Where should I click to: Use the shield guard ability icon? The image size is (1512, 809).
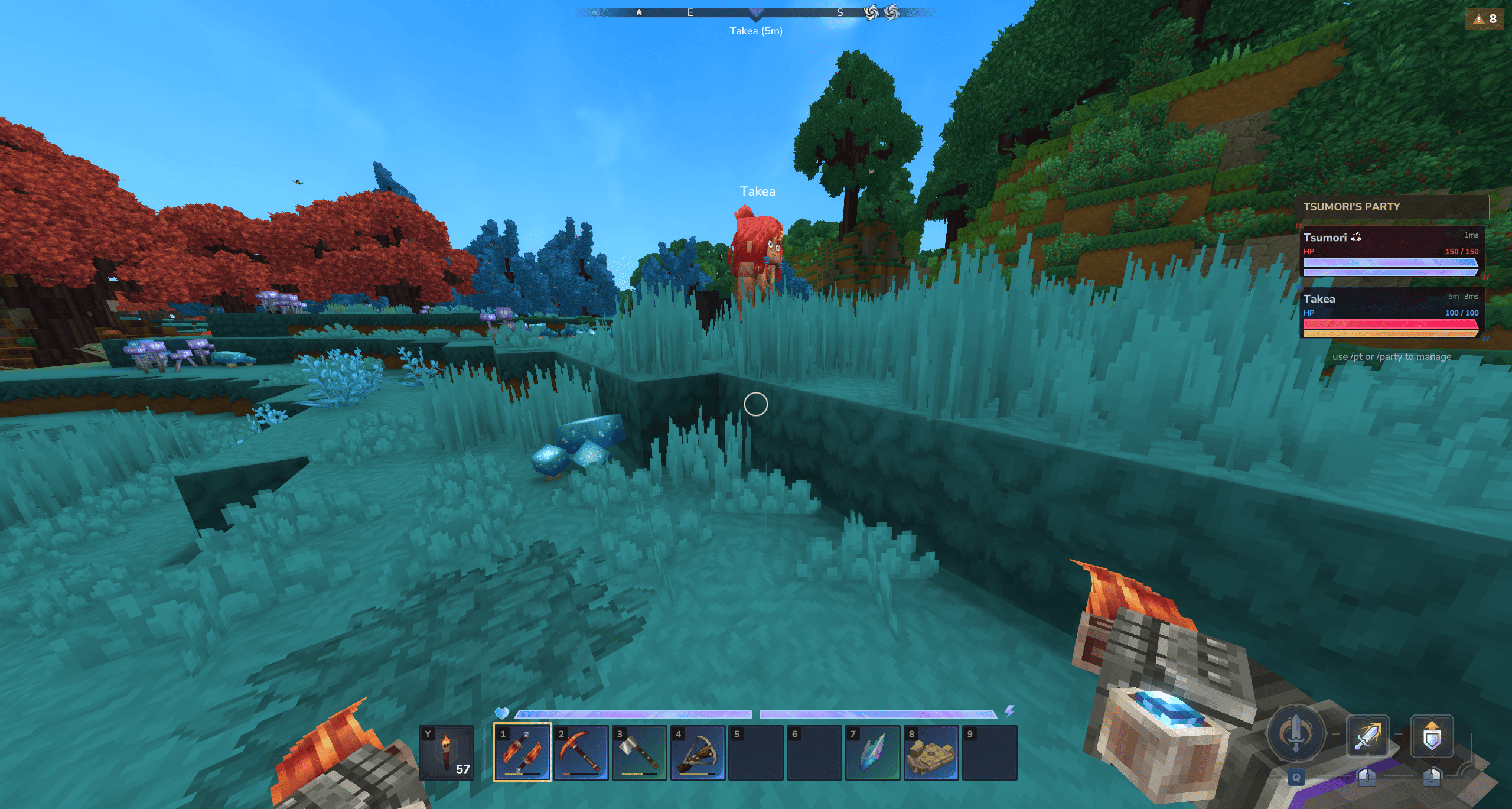point(1432,735)
